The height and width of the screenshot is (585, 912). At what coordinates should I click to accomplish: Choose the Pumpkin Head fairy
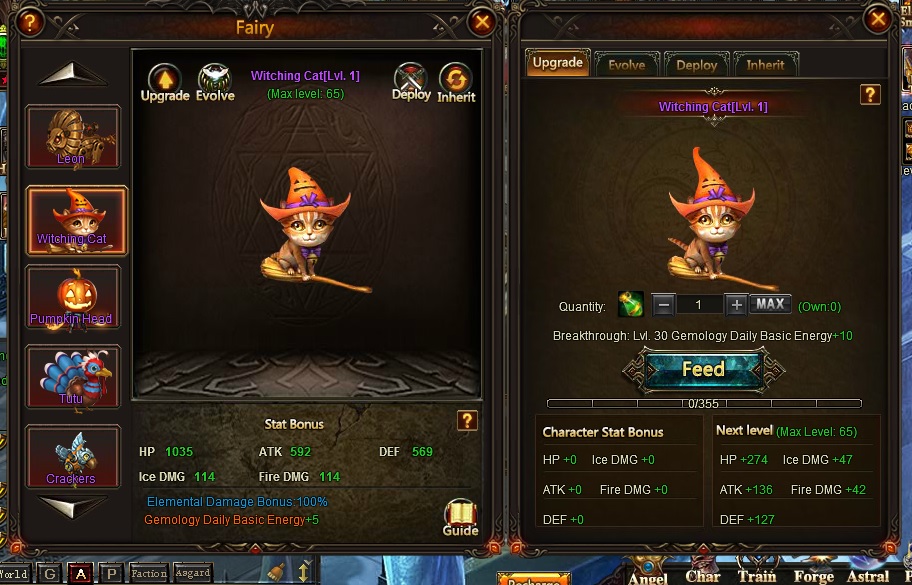click(x=72, y=297)
